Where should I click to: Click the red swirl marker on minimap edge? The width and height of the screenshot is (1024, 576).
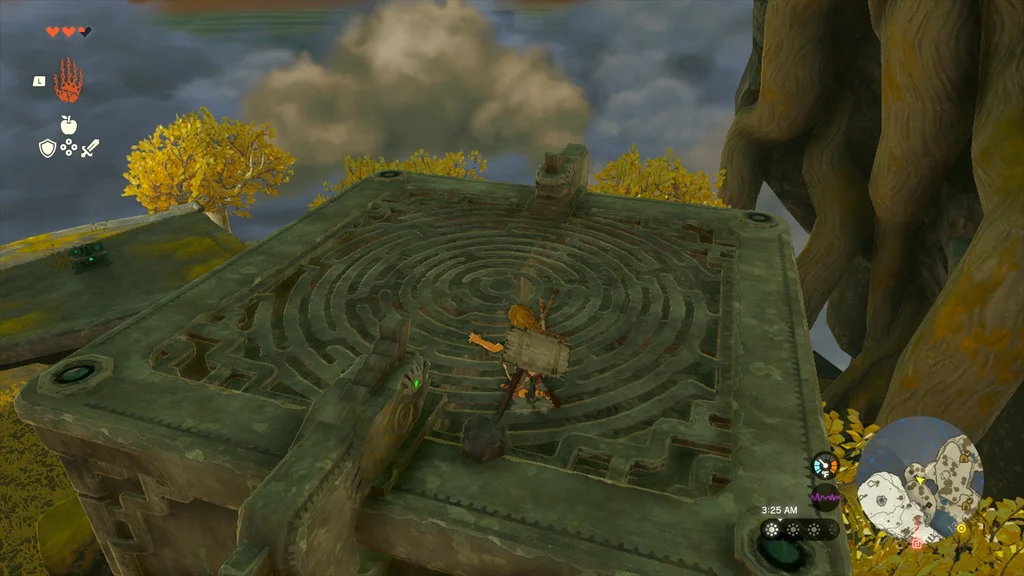click(917, 543)
